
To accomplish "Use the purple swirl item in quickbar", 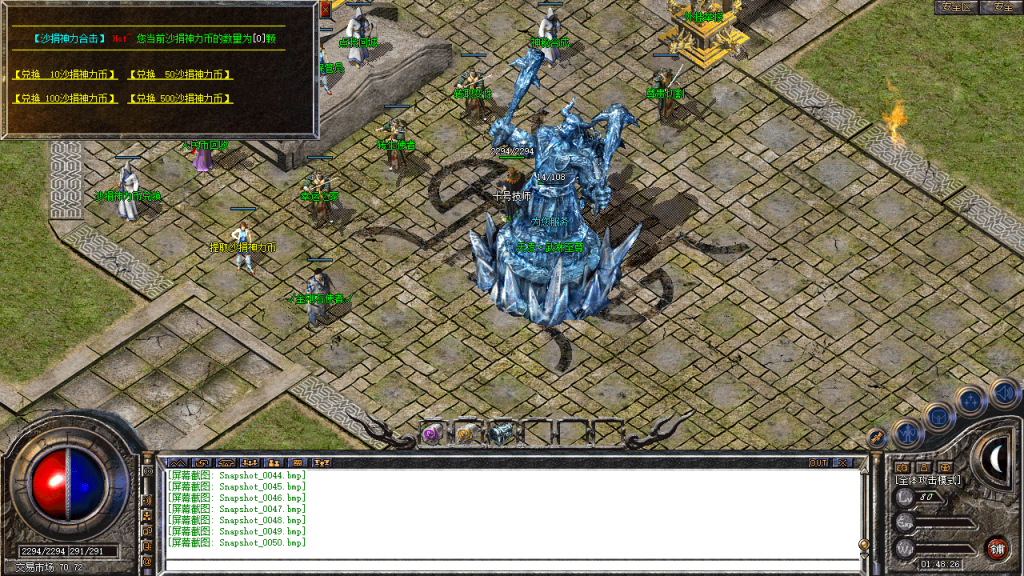I will point(433,433).
